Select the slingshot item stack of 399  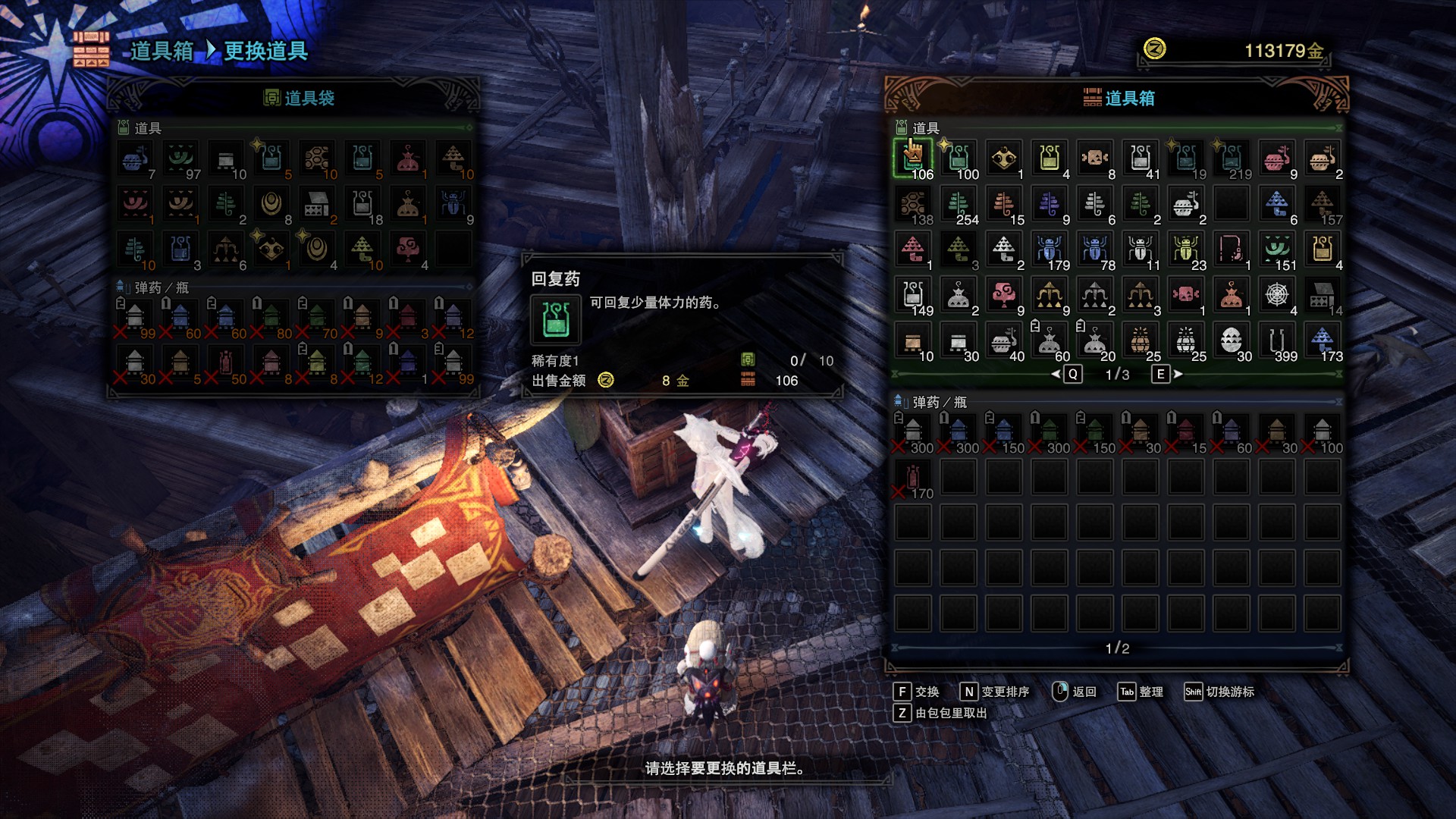click(x=1277, y=341)
